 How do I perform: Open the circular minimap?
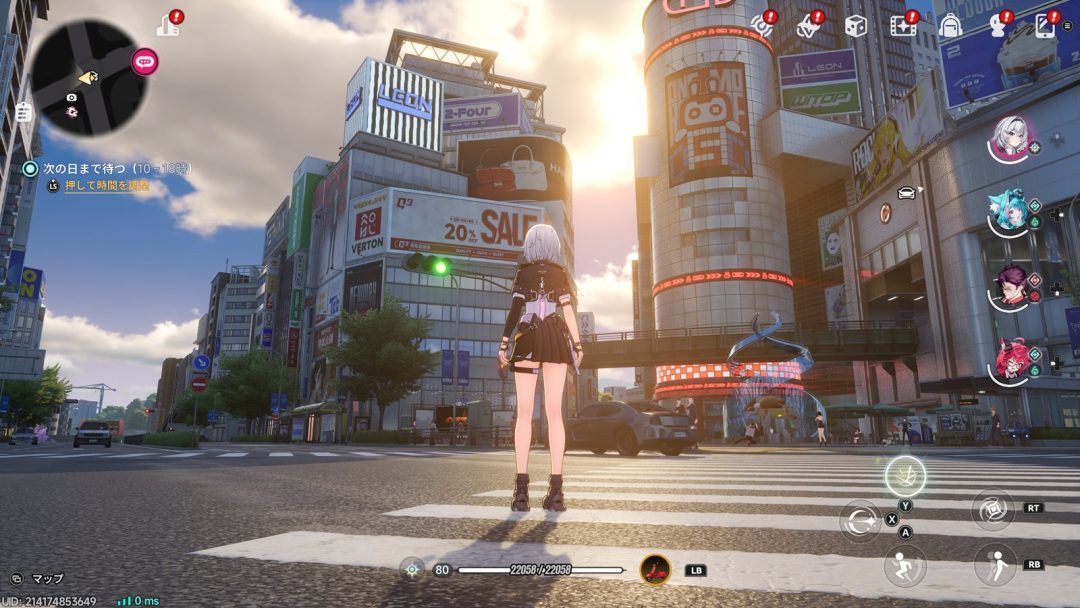coord(89,77)
